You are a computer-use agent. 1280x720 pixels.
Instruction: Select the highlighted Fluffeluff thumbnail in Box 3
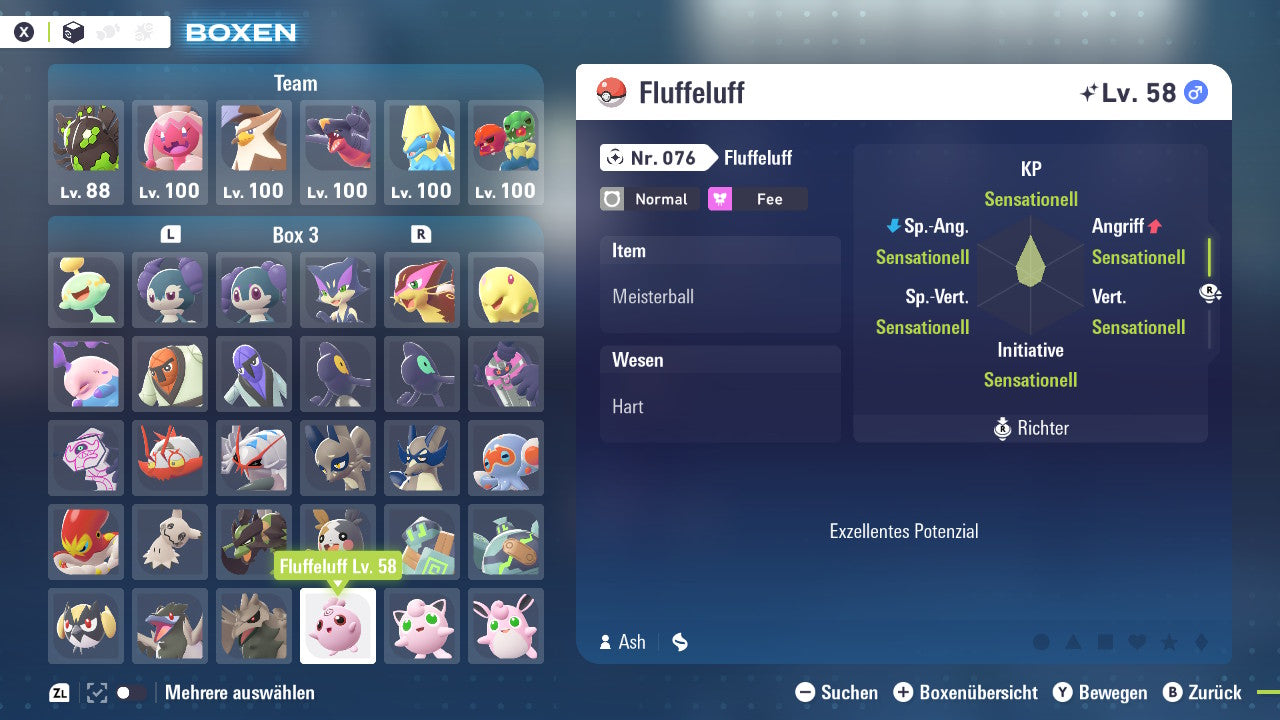pos(337,626)
